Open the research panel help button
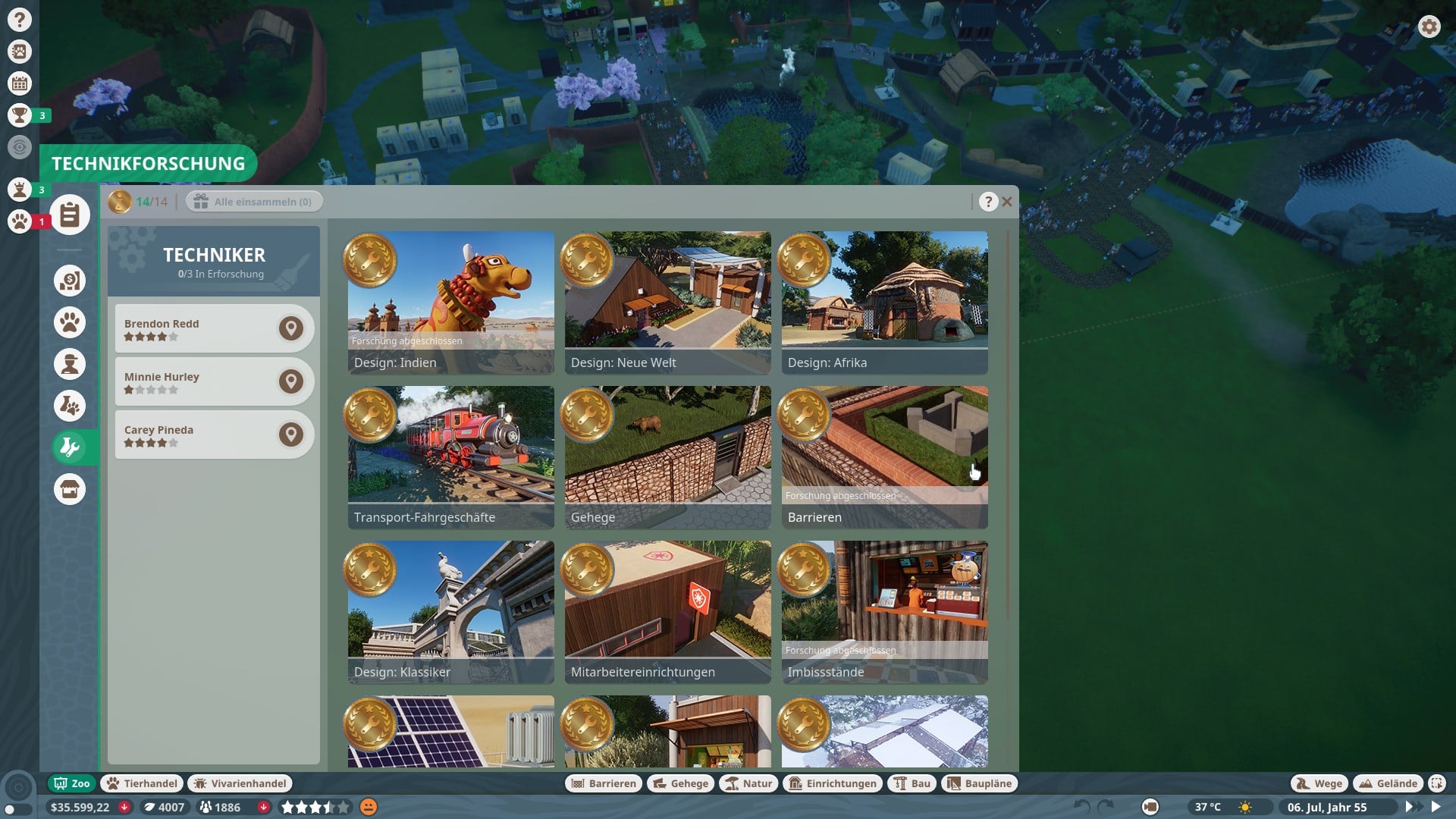Viewport: 1456px width, 819px height. [987, 202]
